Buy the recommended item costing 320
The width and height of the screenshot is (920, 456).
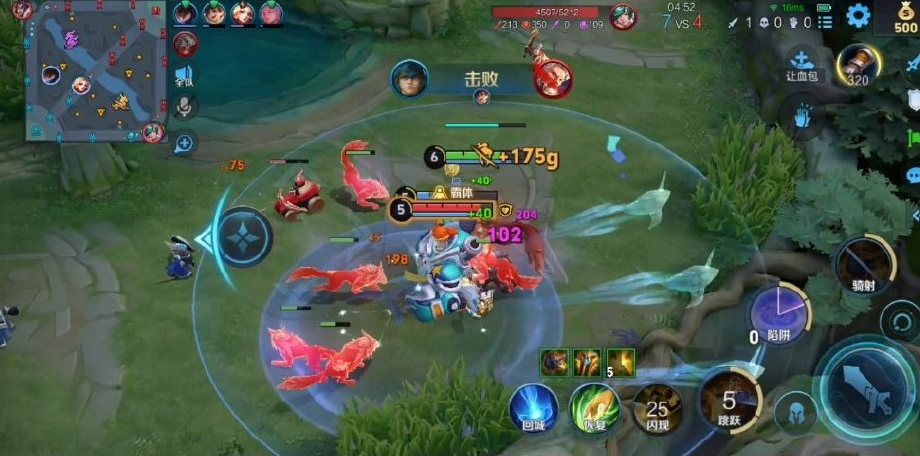[x=858, y=66]
